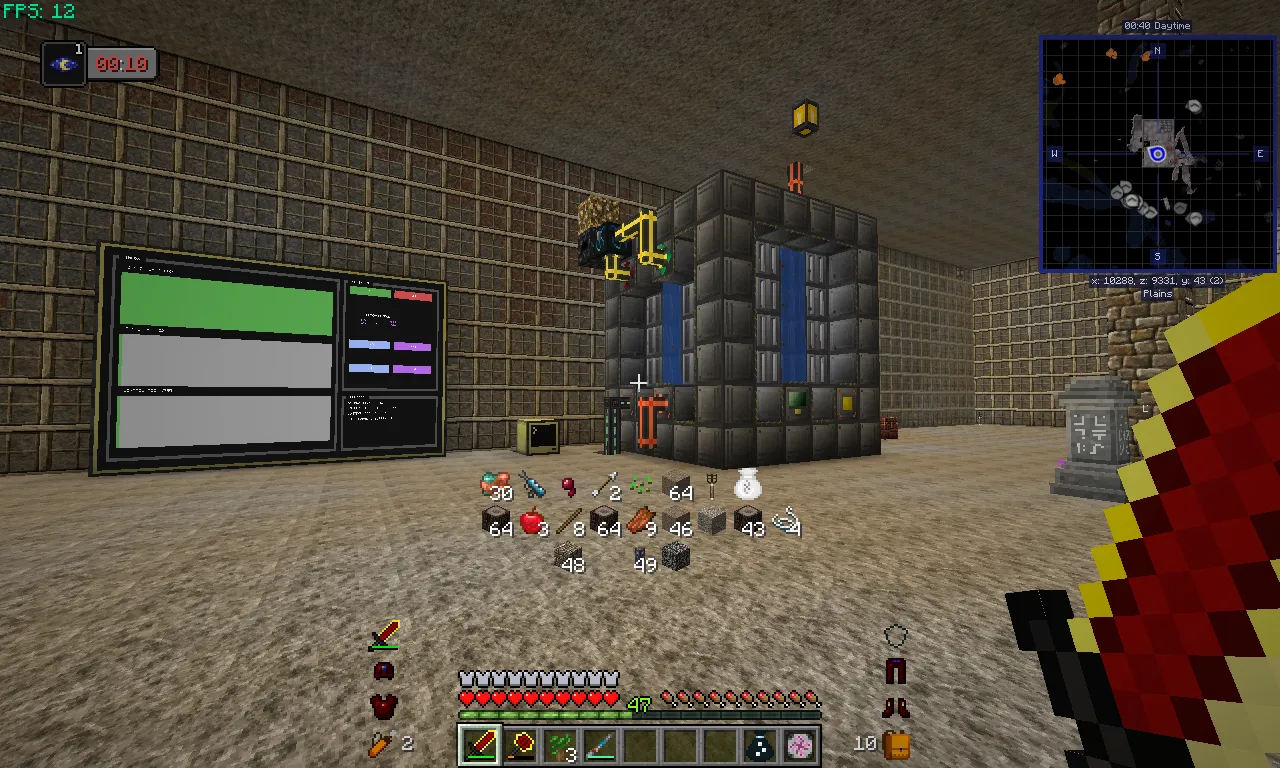Screen dimensions: 1280x768
Task: Click the green status light on the machine block
Action: click(x=795, y=399)
